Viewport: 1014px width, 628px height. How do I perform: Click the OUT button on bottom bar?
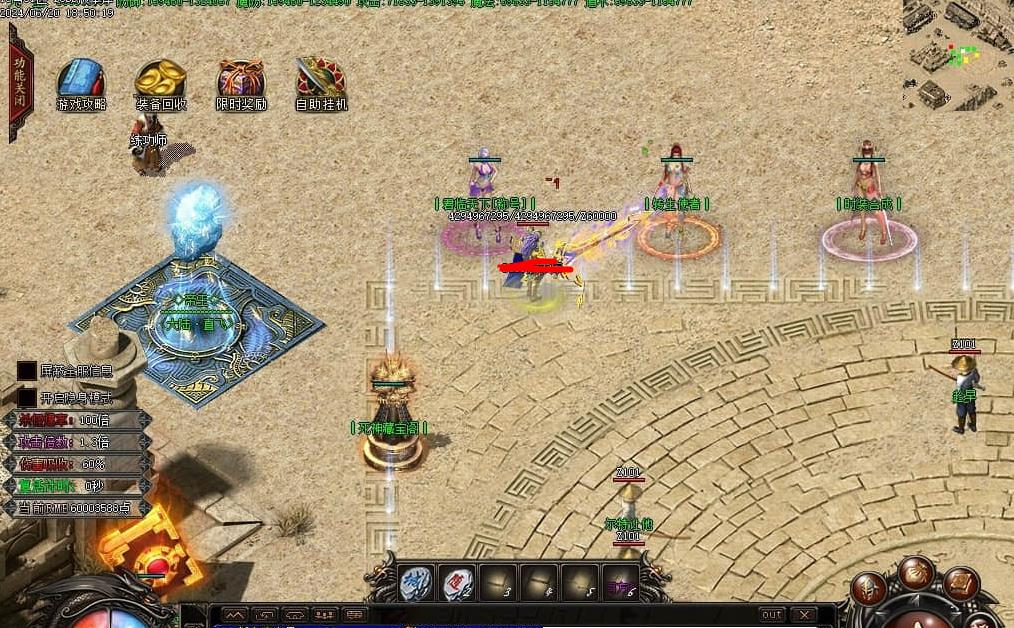(772, 615)
